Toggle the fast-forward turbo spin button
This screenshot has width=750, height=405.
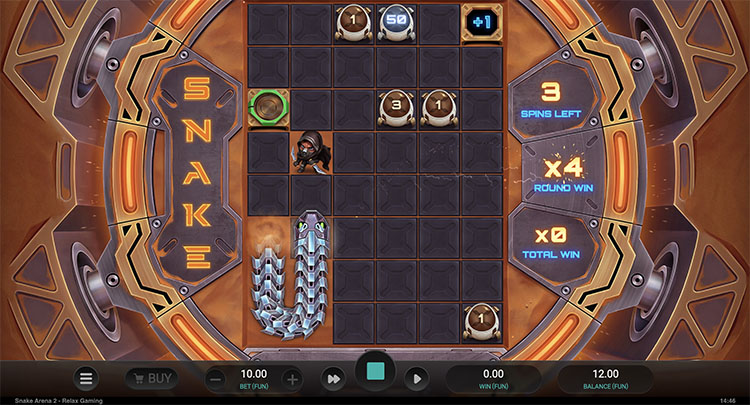[332, 378]
